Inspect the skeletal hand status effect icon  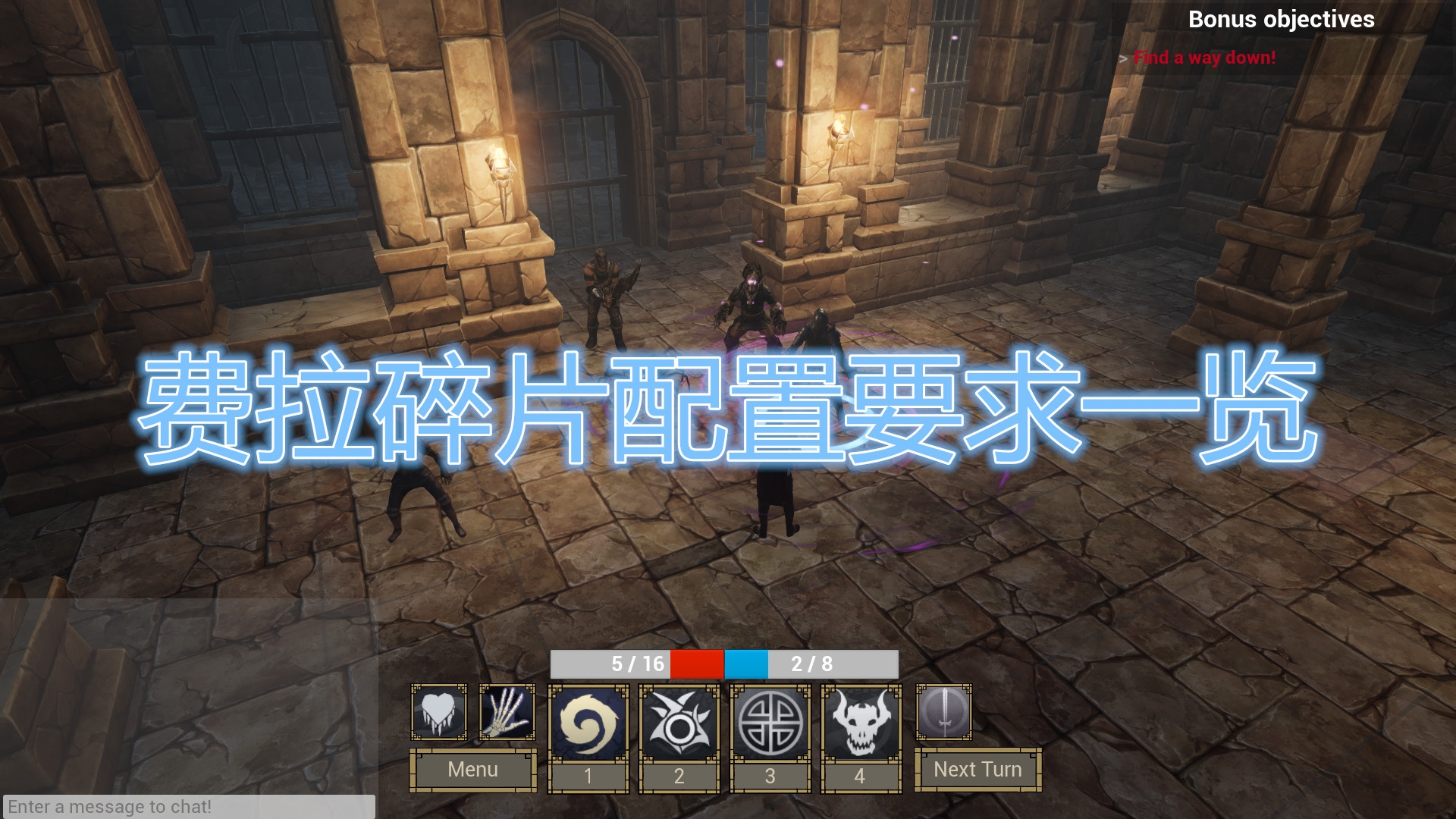pyautogui.click(x=507, y=713)
